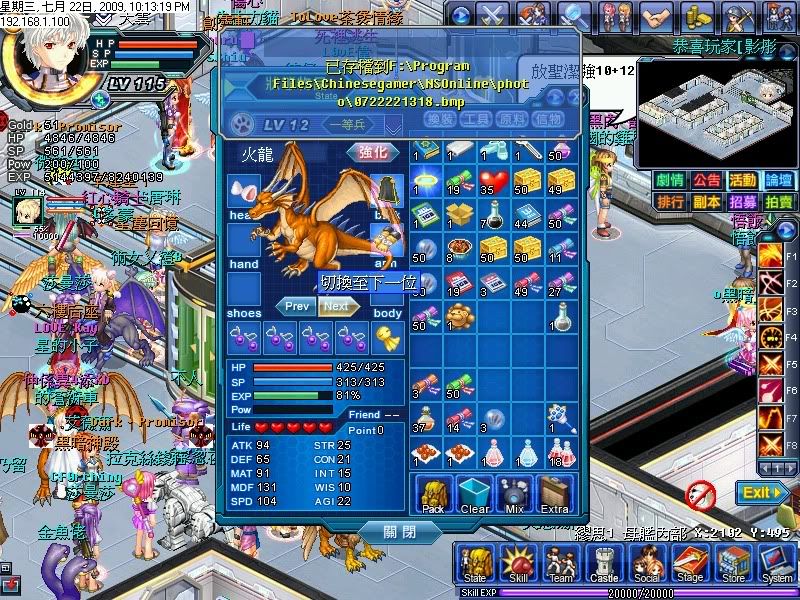Click the Prev pet button

tap(297, 306)
